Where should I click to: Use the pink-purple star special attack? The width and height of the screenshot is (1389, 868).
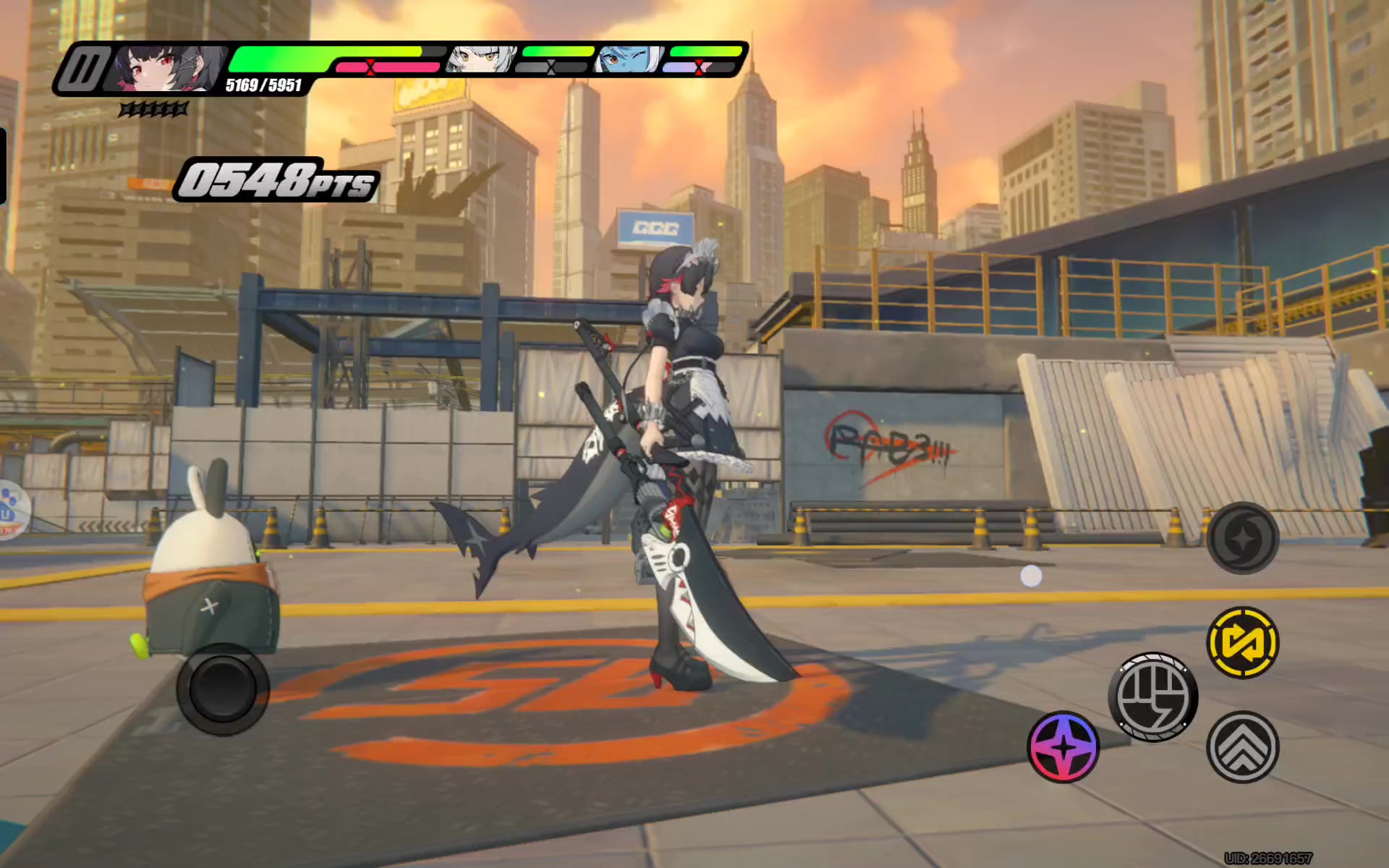tap(1063, 747)
